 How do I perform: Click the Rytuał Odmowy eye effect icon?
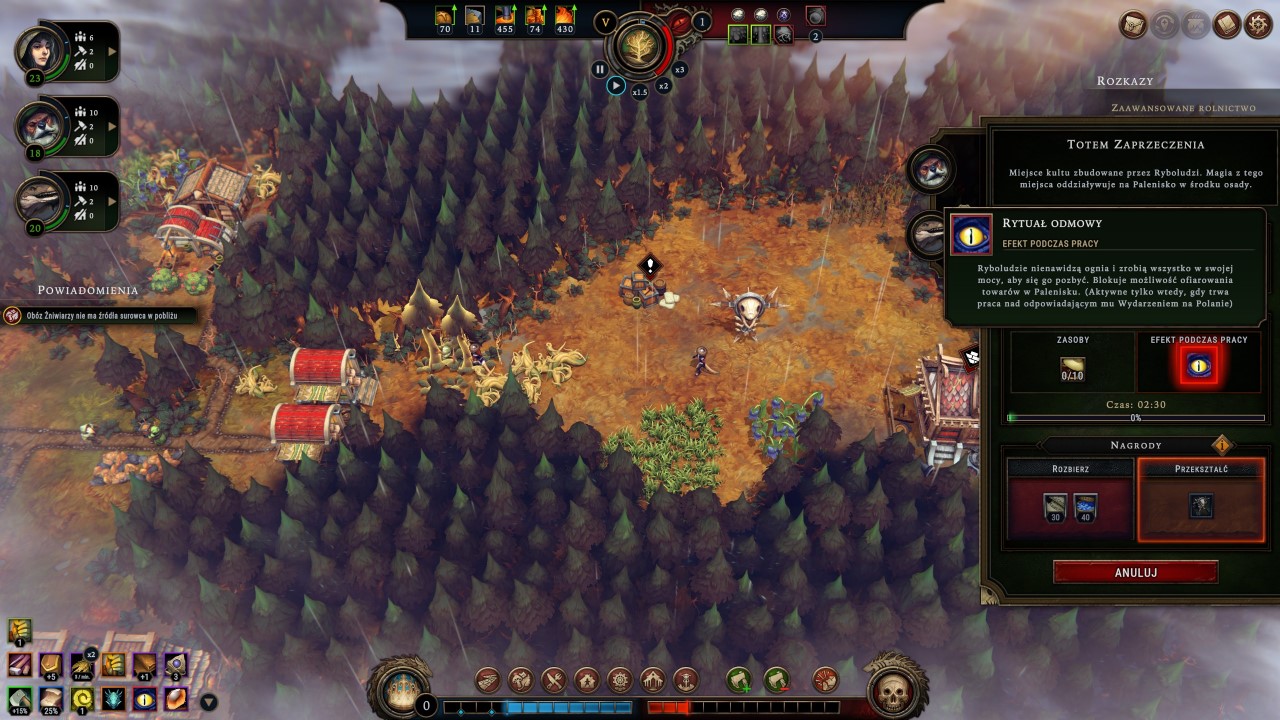(x=1199, y=366)
